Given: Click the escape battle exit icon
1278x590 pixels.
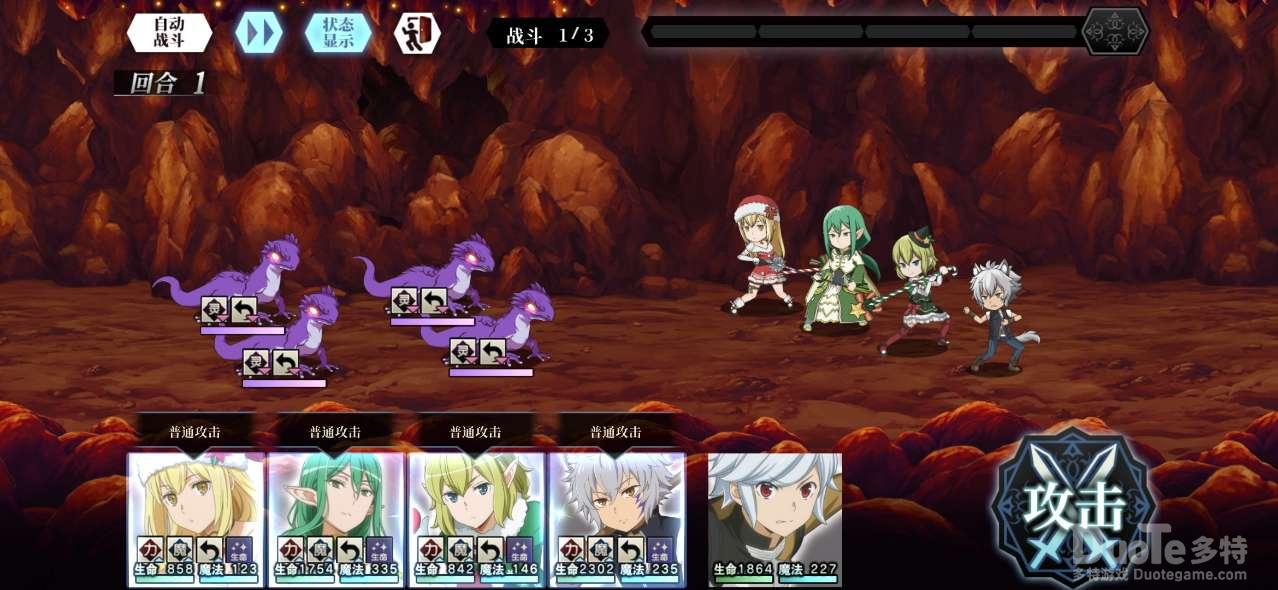Looking at the screenshot, I should (x=416, y=33).
